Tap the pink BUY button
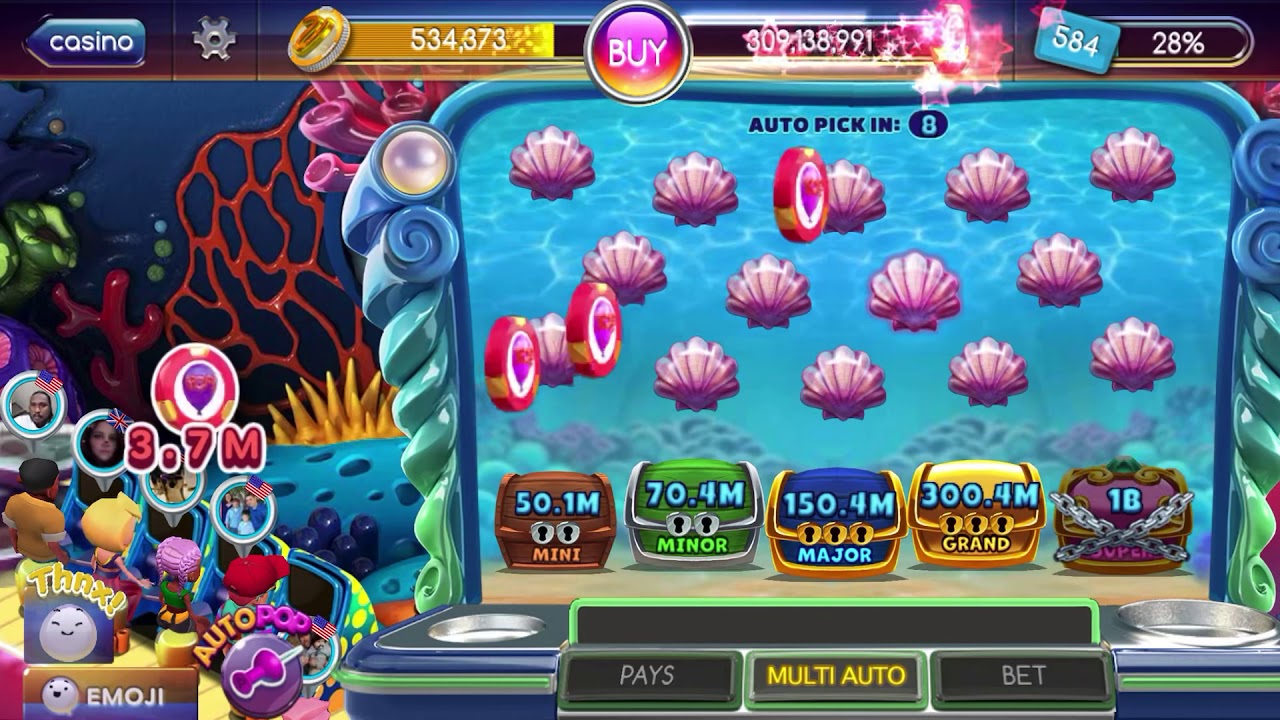 pyautogui.click(x=637, y=52)
